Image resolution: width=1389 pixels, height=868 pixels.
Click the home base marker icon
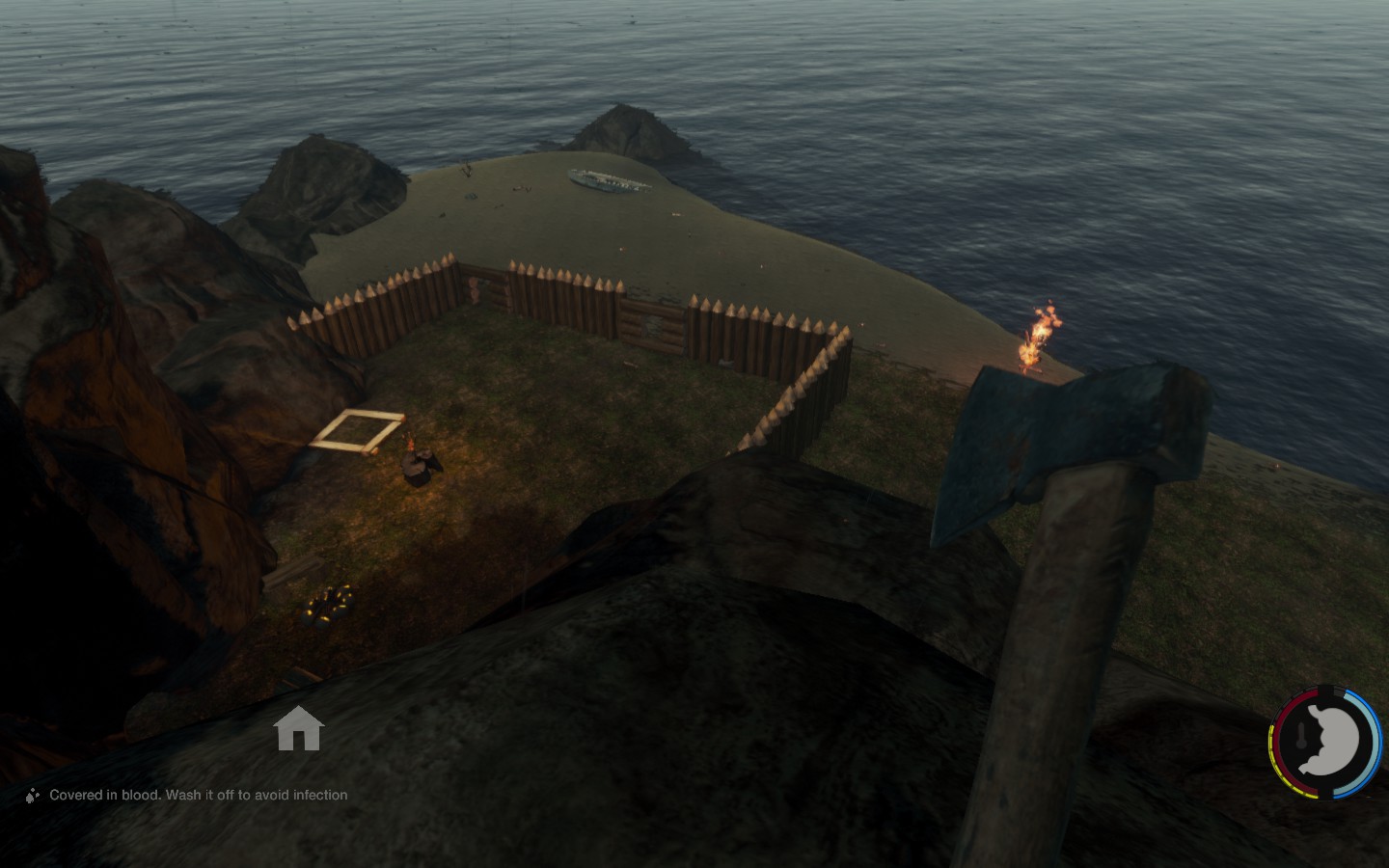tap(298, 728)
